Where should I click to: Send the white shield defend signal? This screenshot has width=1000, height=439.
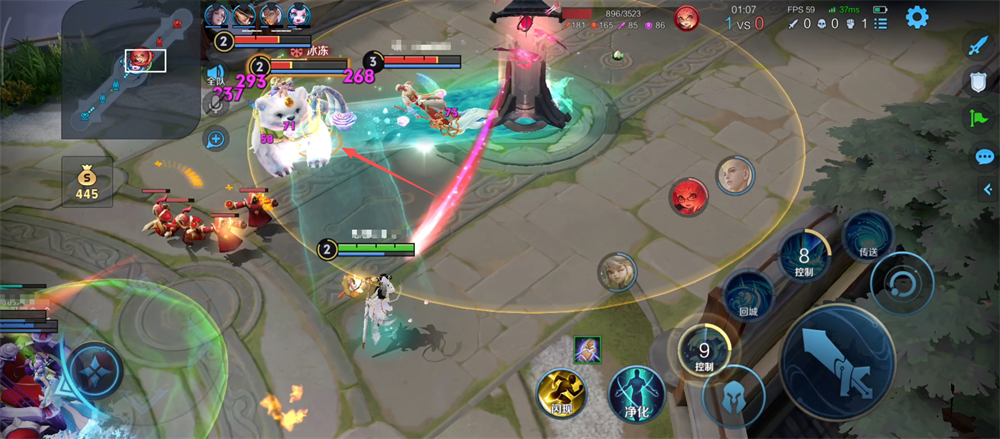click(x=979, y=83)
